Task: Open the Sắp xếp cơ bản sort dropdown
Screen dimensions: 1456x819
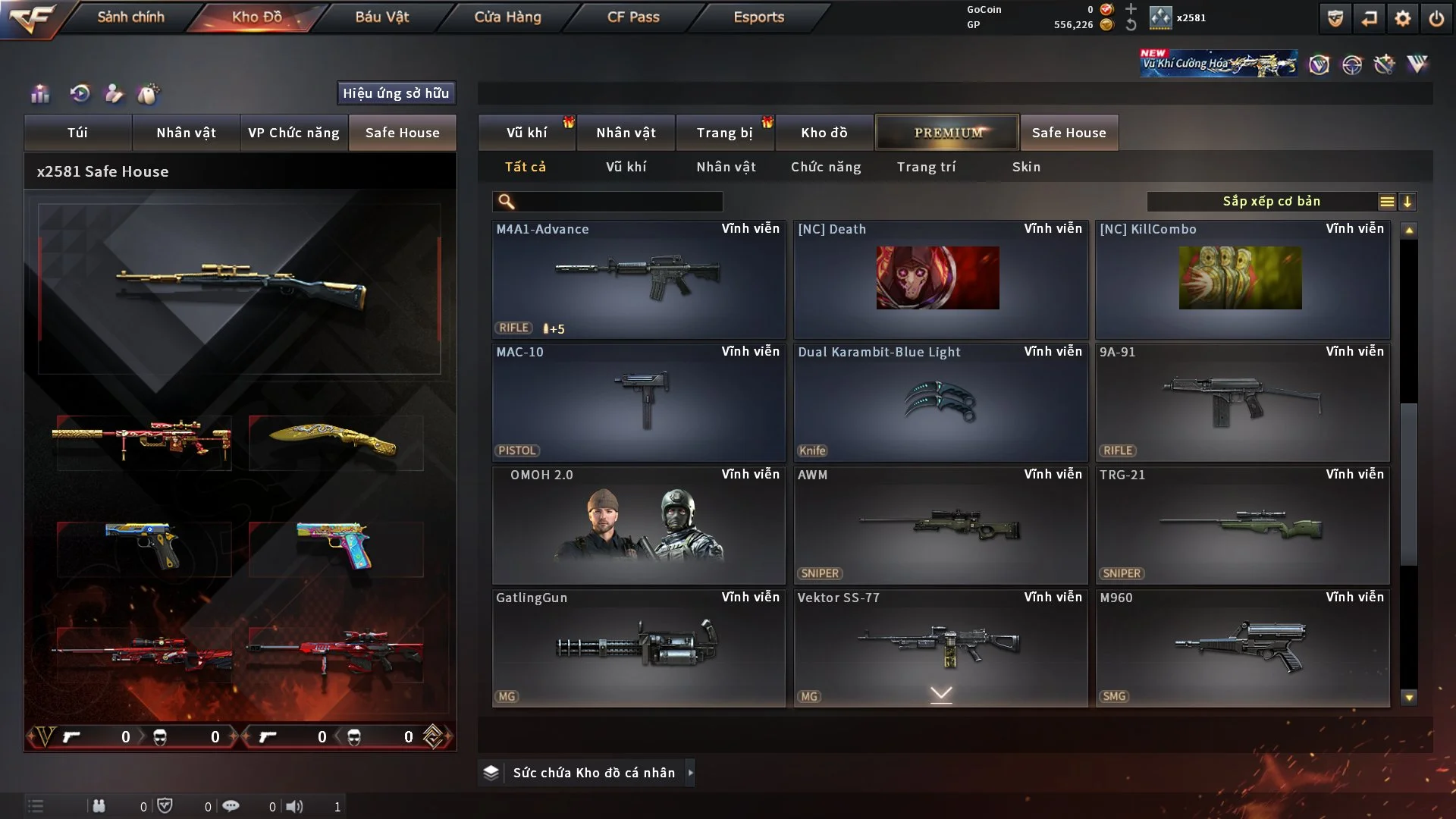Action: (1271, 202)
